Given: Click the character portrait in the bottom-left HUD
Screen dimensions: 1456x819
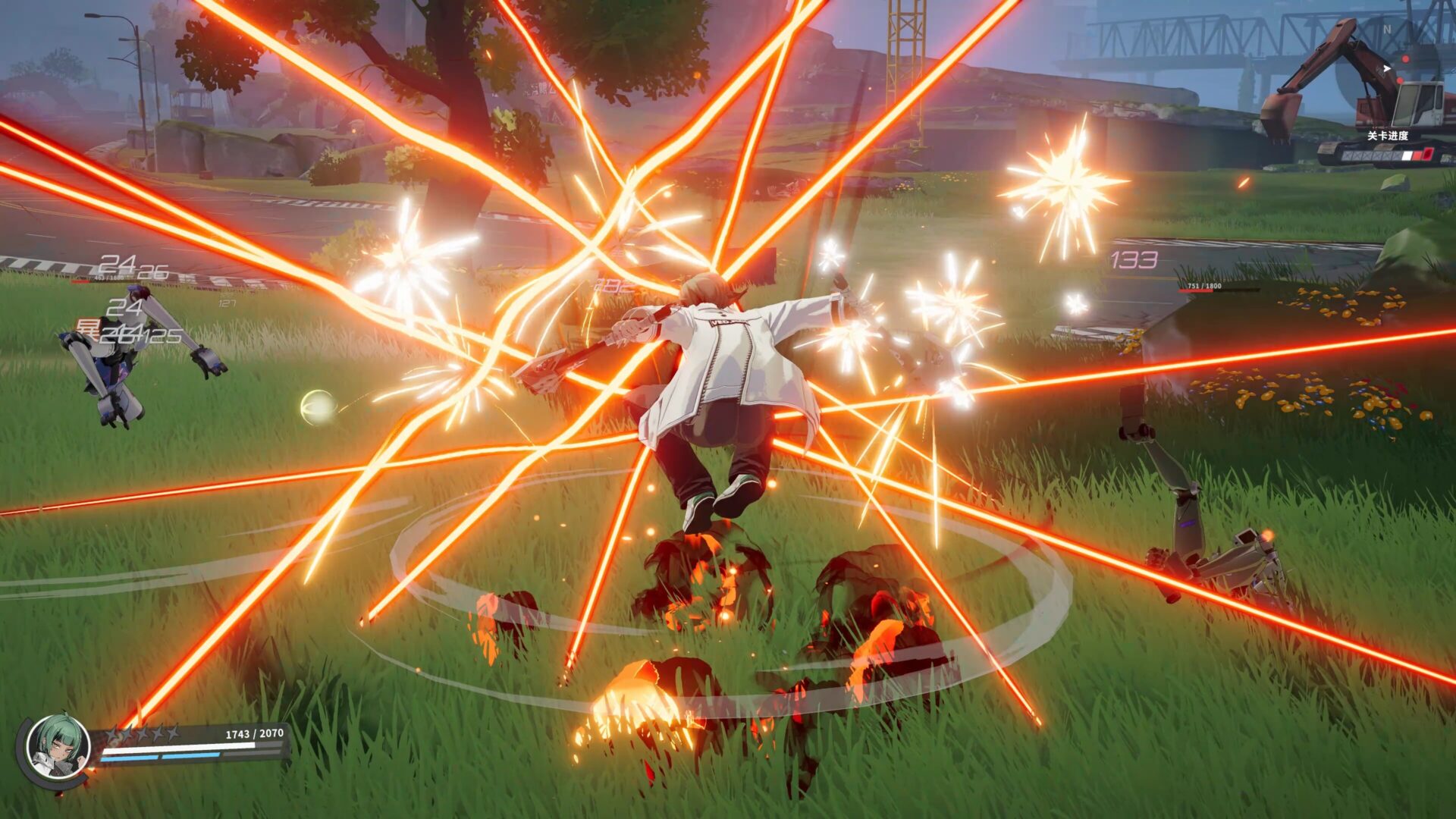Looking at the screenshot, I should coord(58,746).
